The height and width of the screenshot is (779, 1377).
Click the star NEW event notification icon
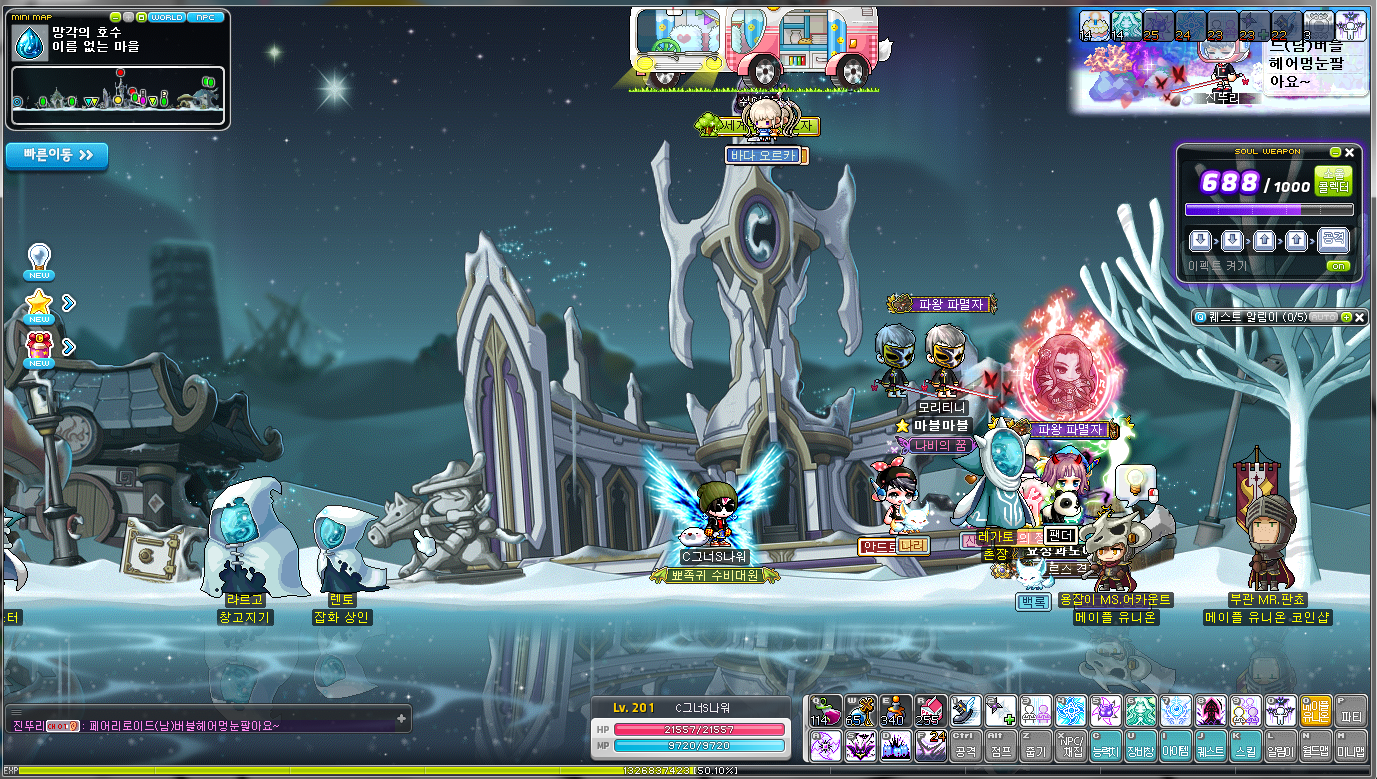click(x=39, y=305)
